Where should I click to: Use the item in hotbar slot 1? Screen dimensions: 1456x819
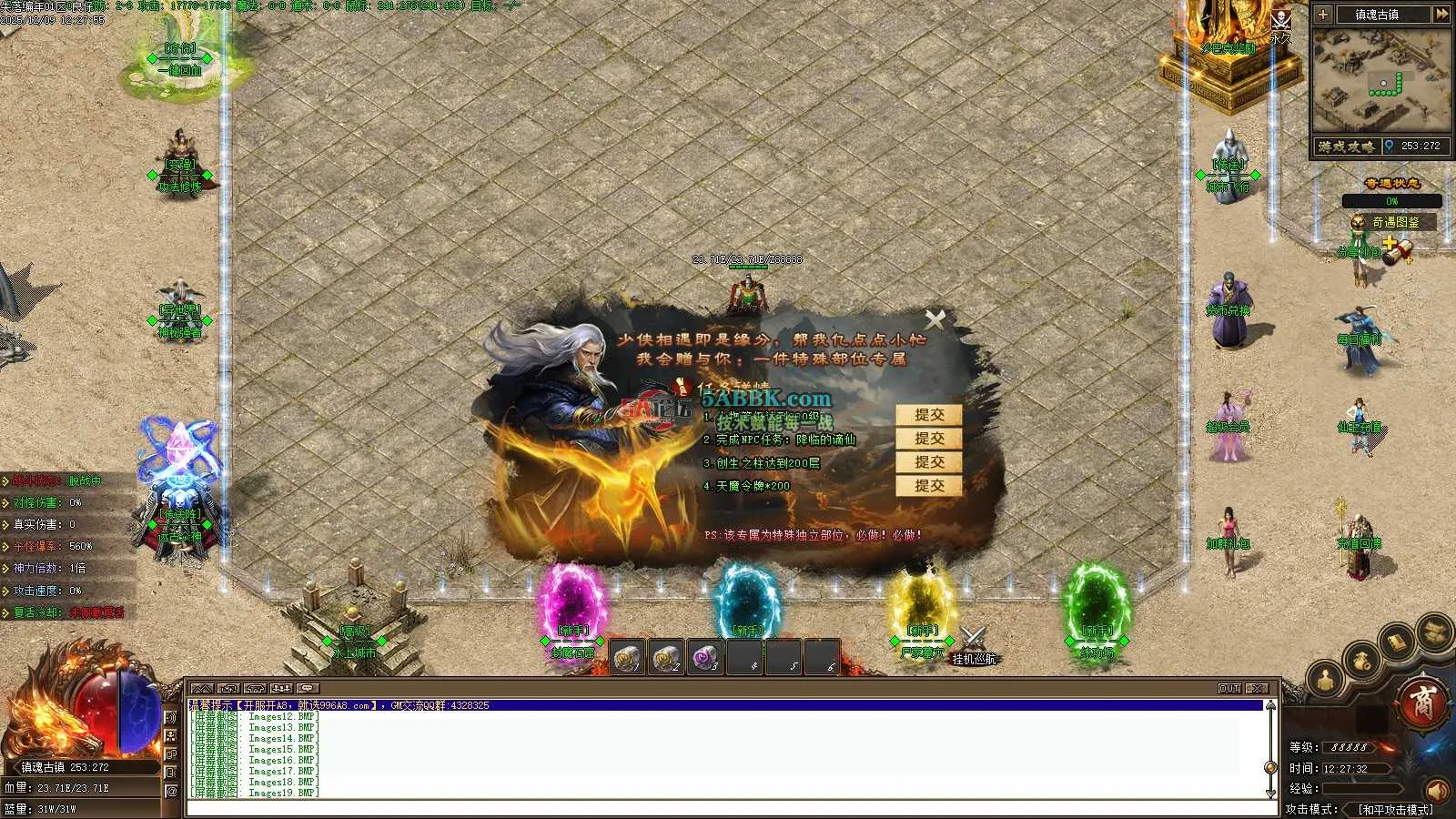[x=627, y=657]
